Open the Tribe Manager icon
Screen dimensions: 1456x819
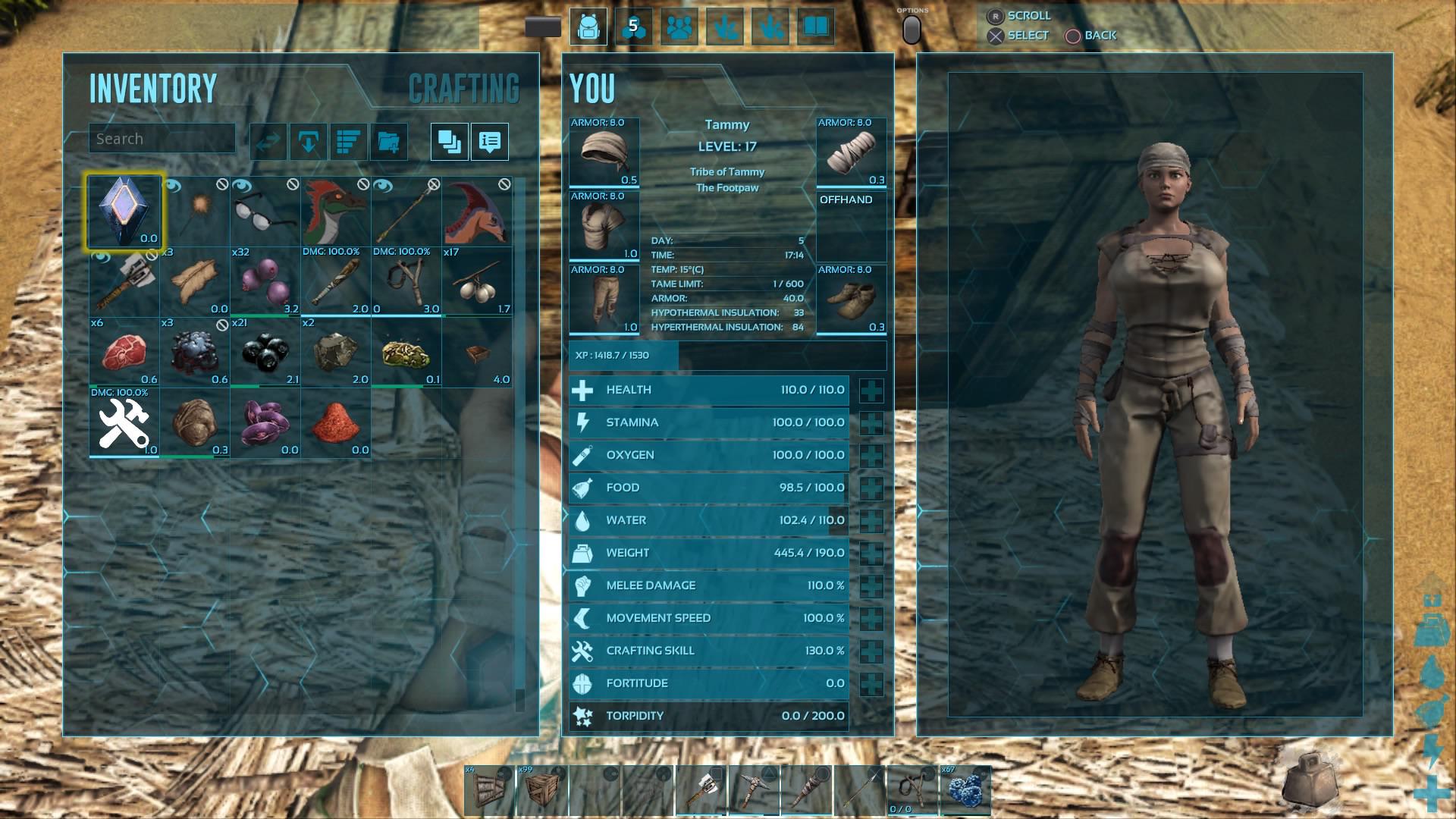[x=679, y=26]
